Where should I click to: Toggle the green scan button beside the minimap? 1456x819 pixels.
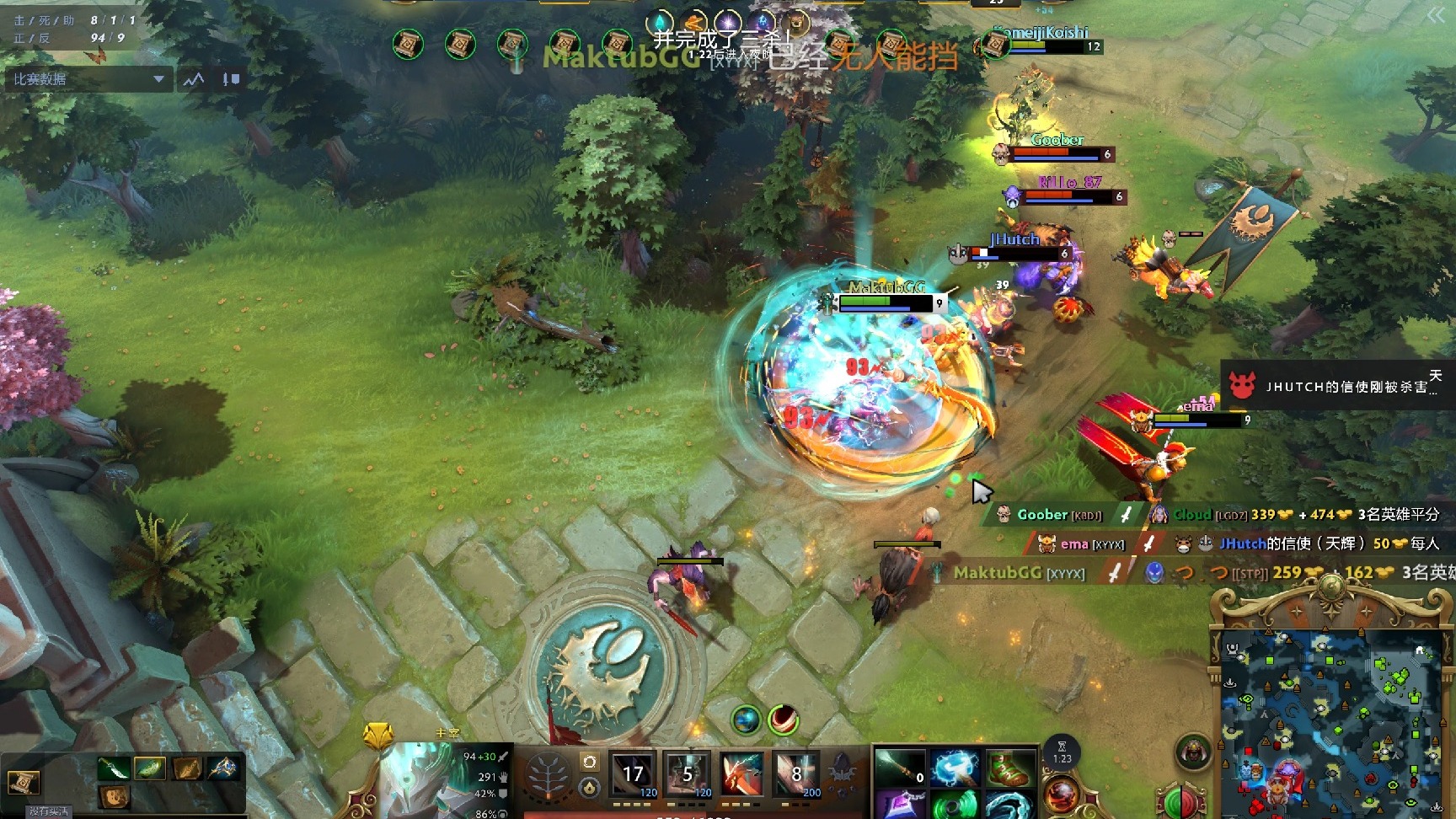pos(1171,800)
